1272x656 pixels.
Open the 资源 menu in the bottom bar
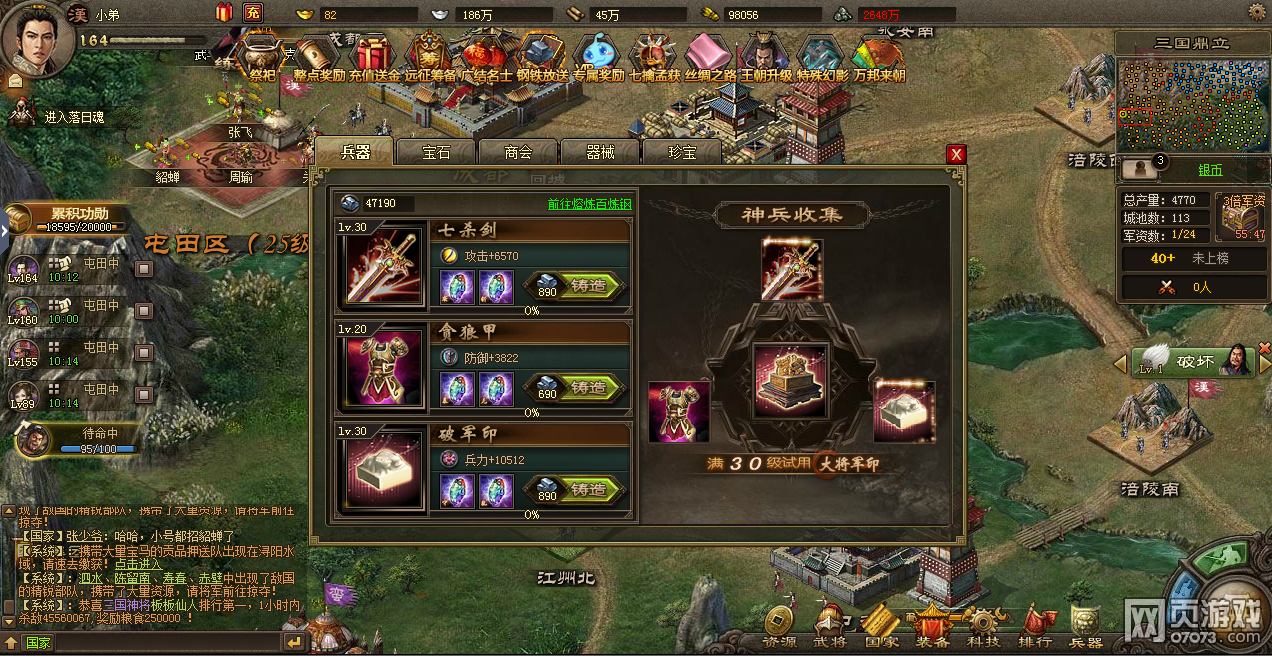(x=780, y=626)
